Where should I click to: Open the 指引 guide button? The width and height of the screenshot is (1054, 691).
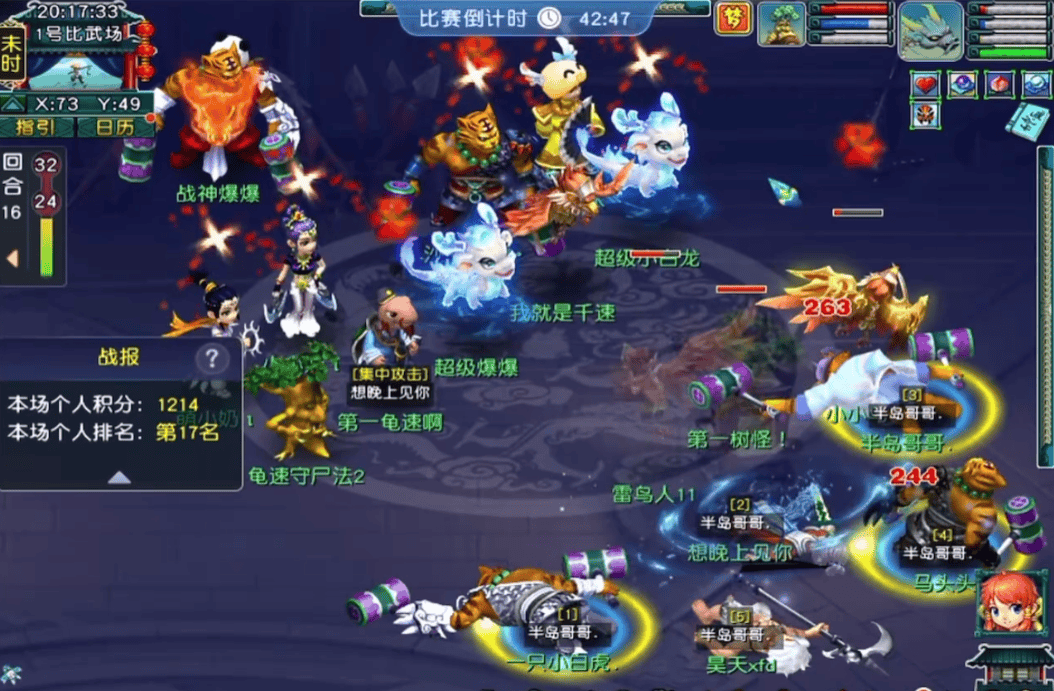(x=40, y=127)
